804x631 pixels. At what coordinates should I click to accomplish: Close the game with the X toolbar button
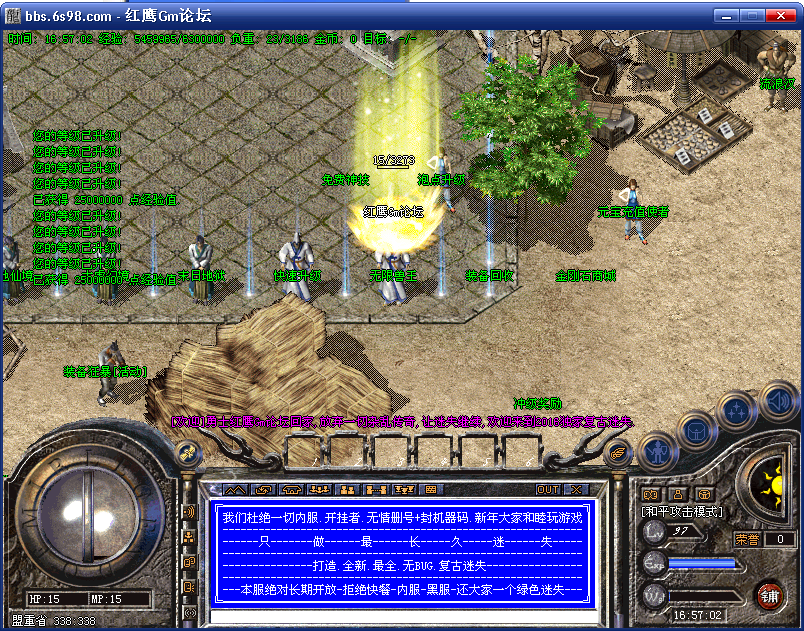[x=576, y=490]
